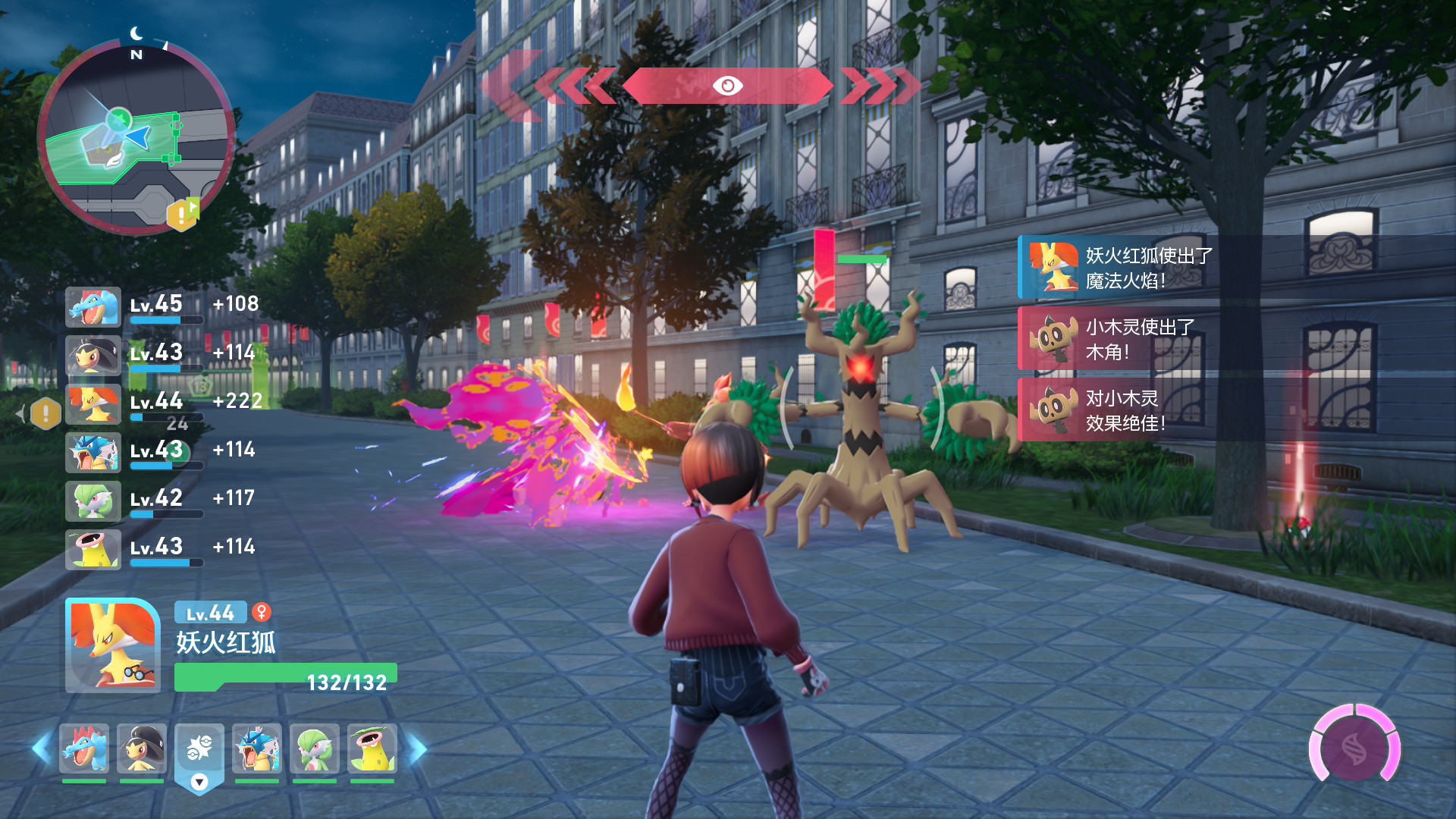Select the Mawile party slot in bottom bar
Image resolution: width=1456 pixels, height=819 pixels.
(142, 748)
